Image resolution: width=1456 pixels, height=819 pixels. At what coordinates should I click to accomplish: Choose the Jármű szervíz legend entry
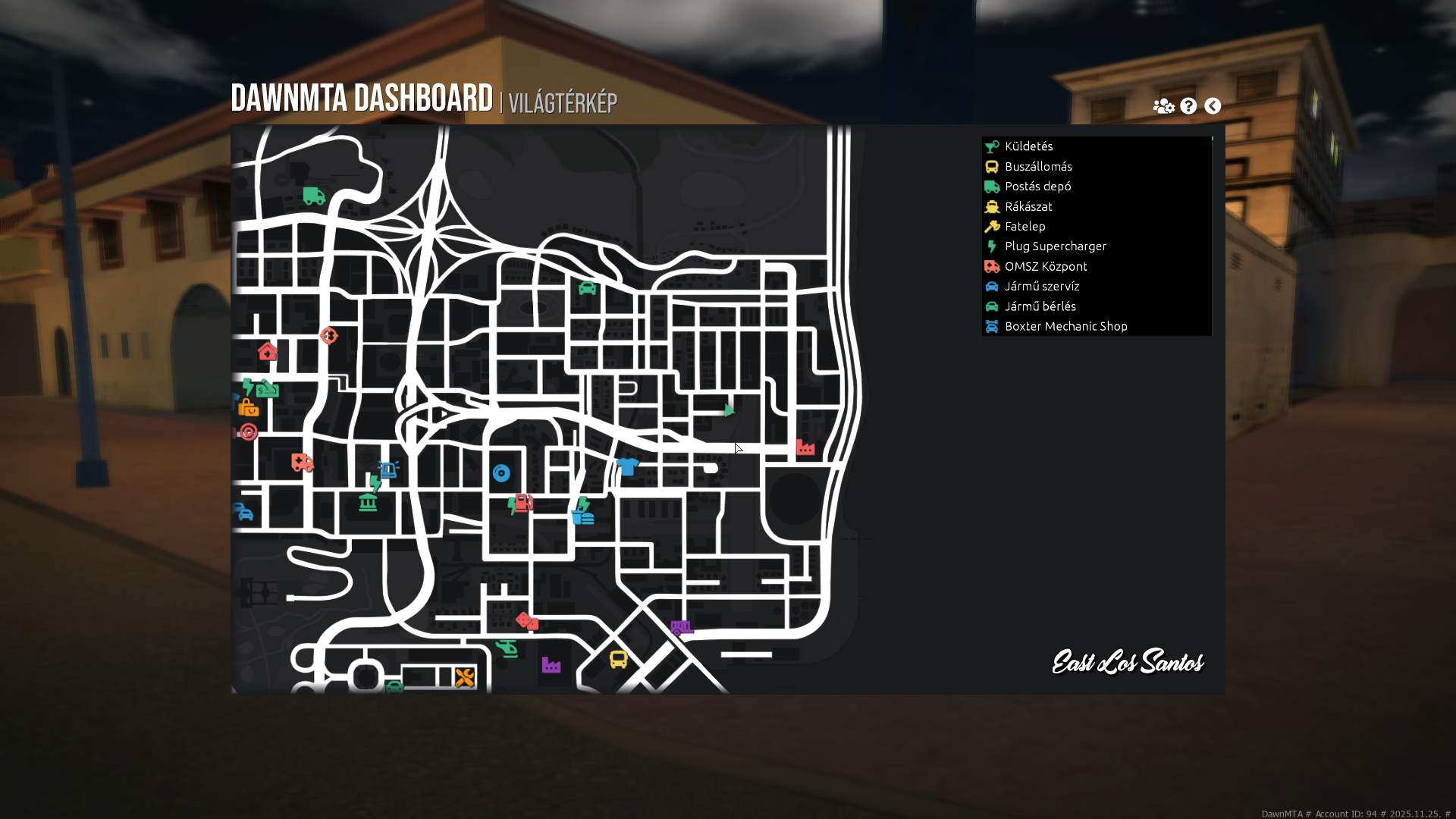[1041, 287]
